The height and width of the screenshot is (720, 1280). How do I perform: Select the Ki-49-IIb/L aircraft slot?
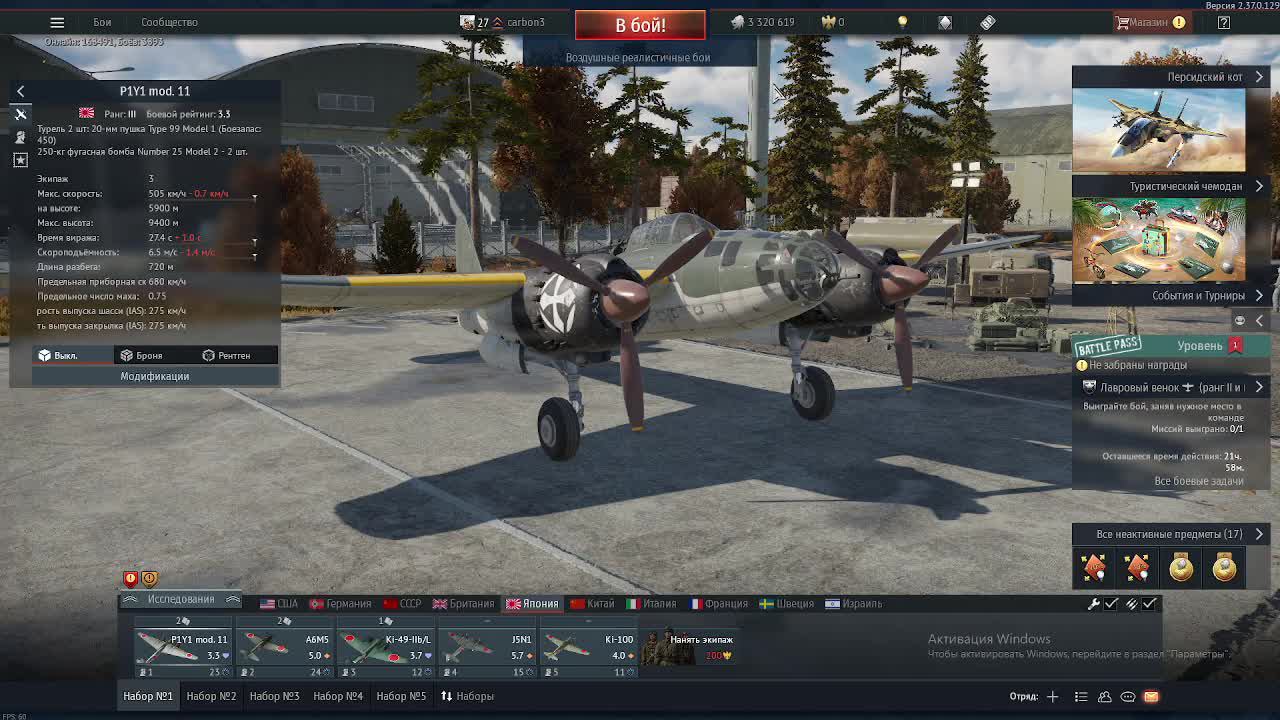(386, 648)
